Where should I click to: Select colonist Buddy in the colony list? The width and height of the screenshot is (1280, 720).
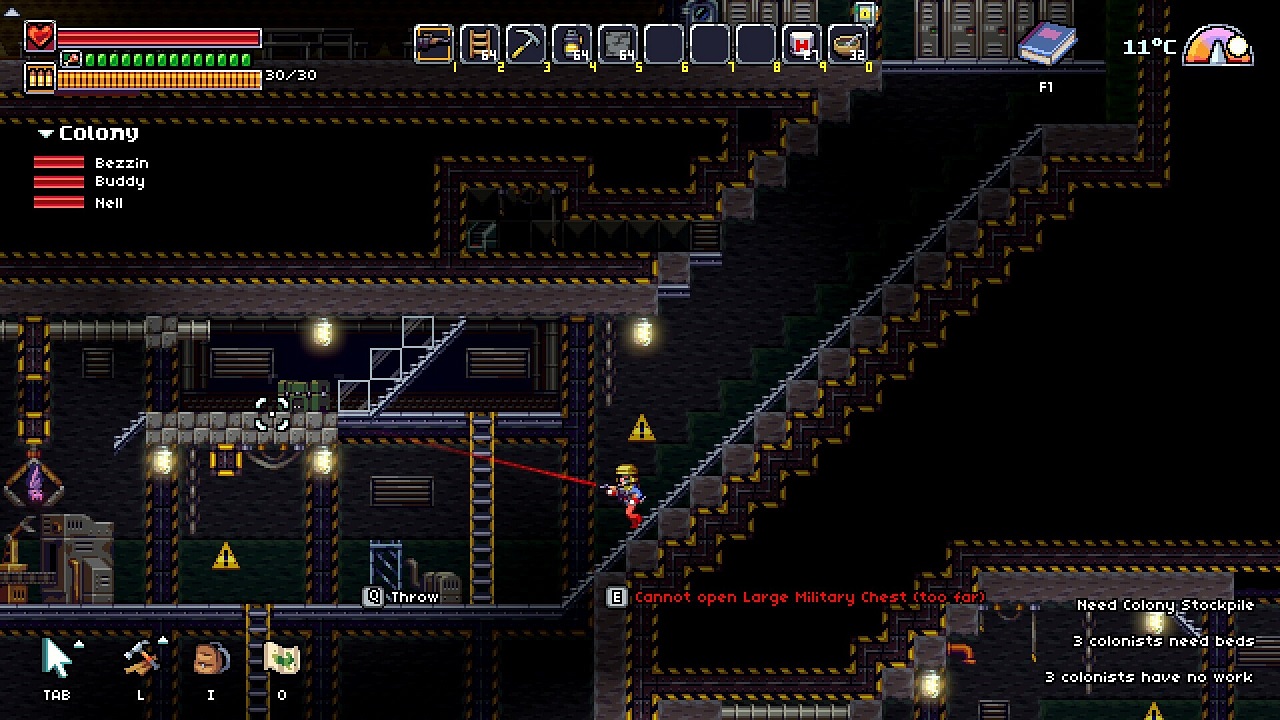click(119, 182)
